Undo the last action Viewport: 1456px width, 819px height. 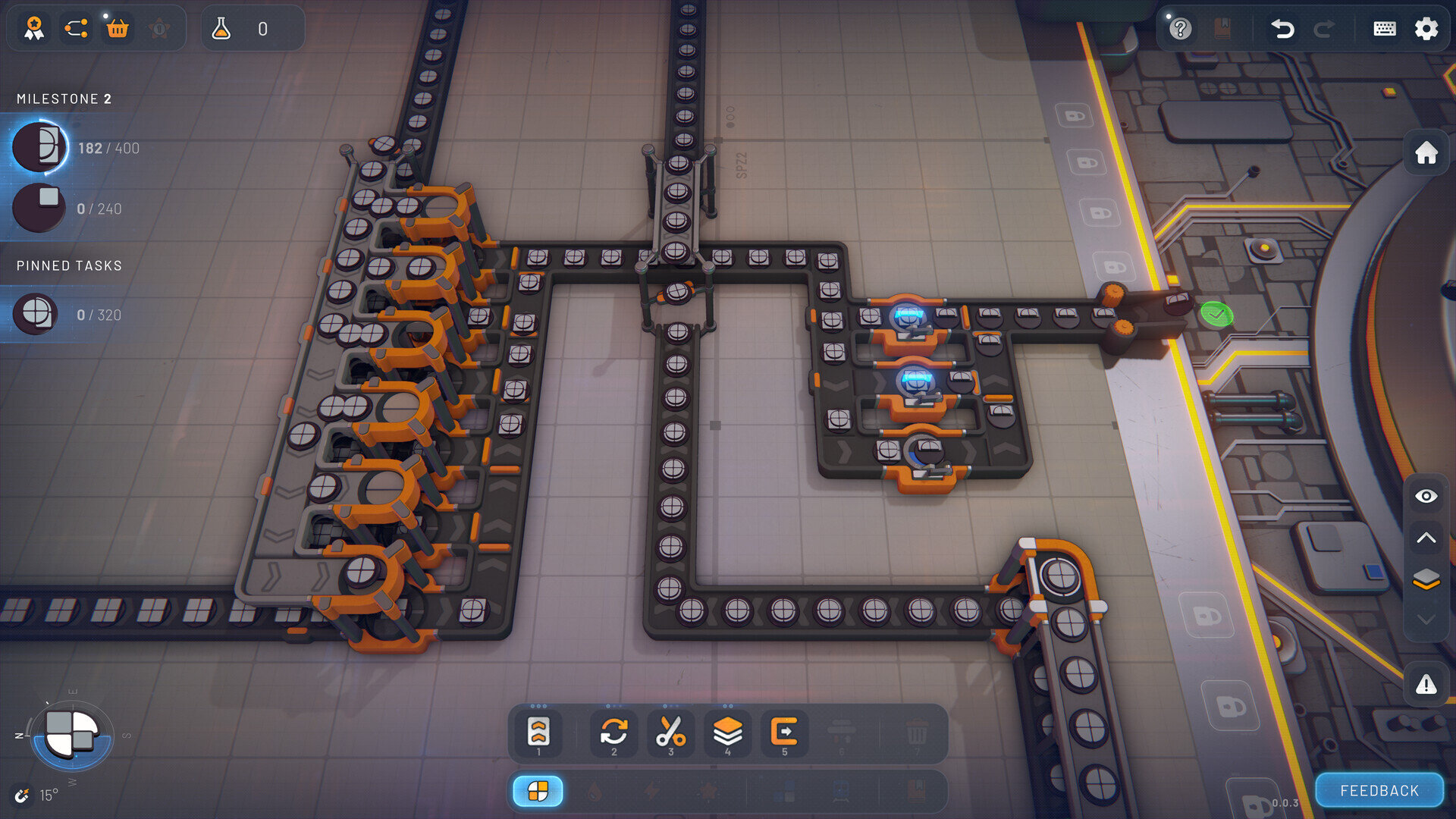1282,29
